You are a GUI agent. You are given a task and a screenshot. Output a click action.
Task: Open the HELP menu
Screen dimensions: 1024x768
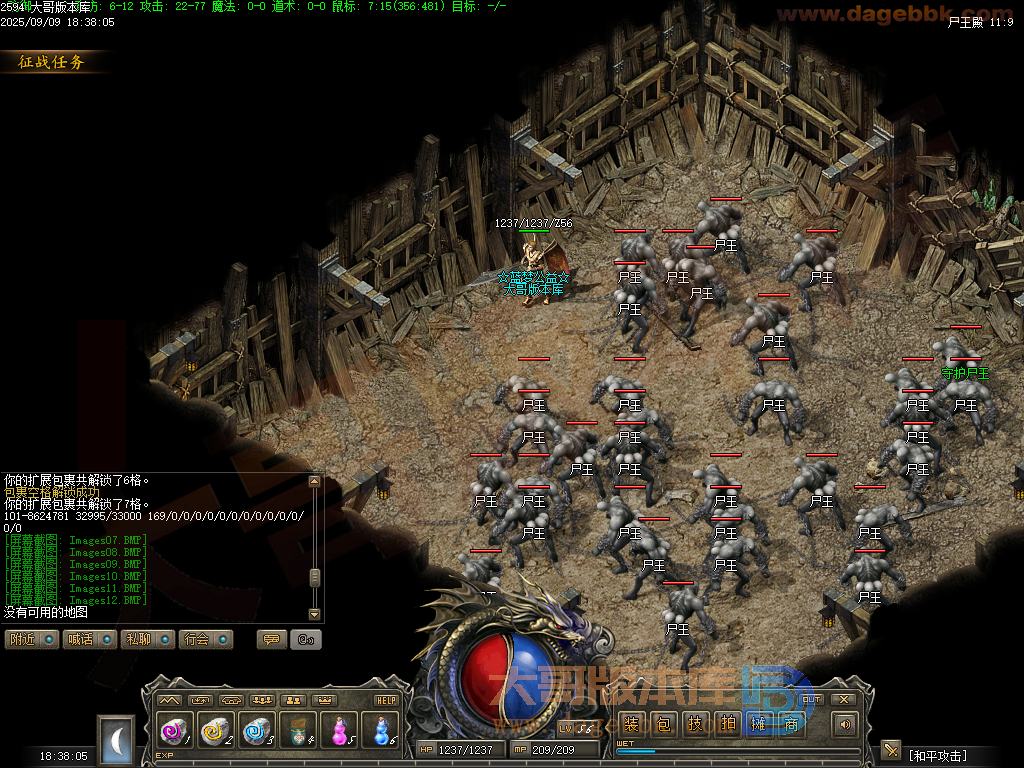pos(386,700)
